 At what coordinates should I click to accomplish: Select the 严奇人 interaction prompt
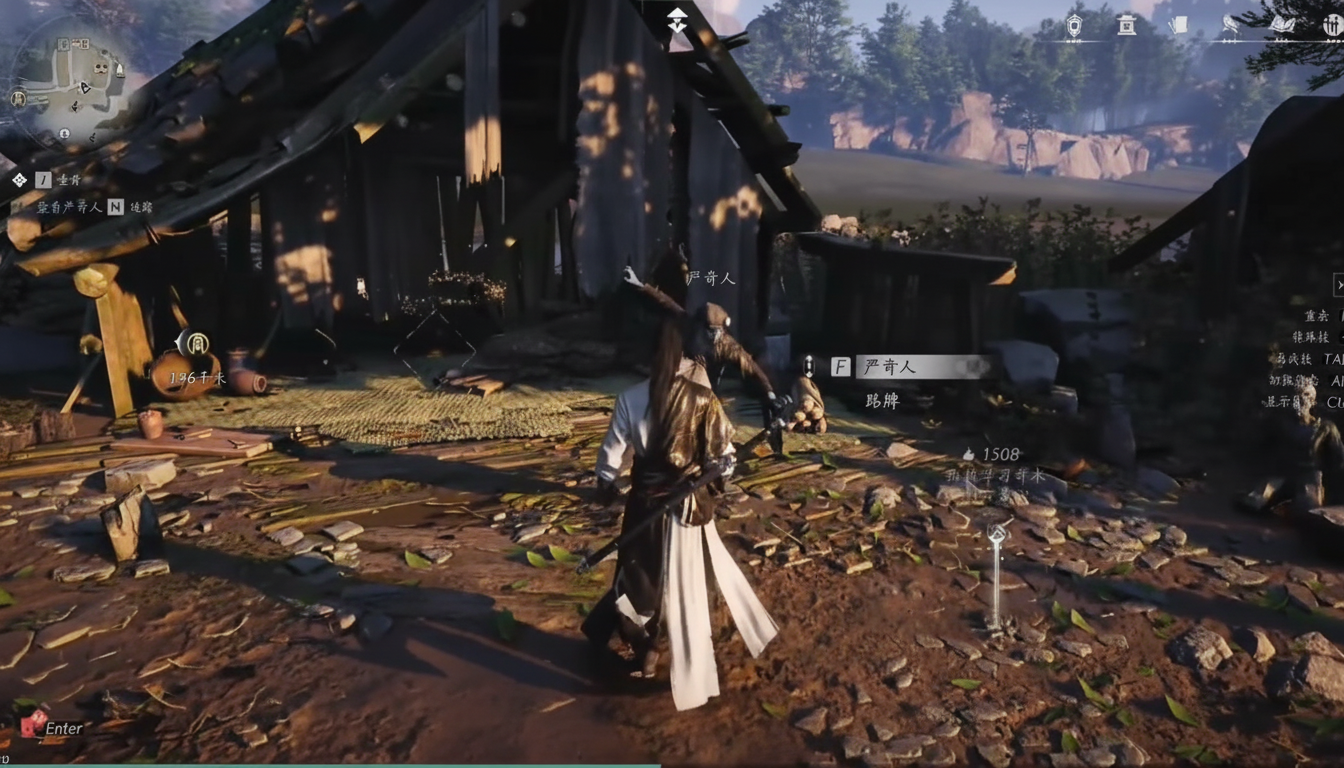coord(909,367)
